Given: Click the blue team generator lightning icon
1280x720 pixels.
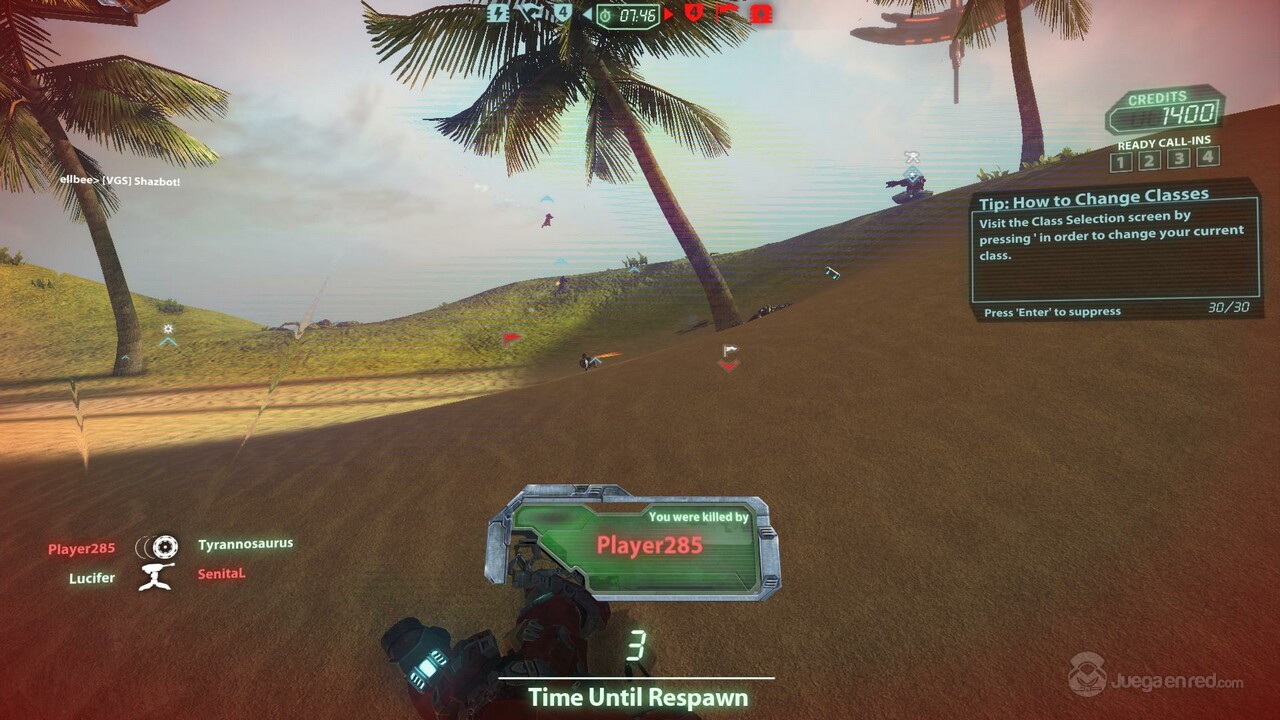Looking at the screenshot, I should click(x=498, y=14).
